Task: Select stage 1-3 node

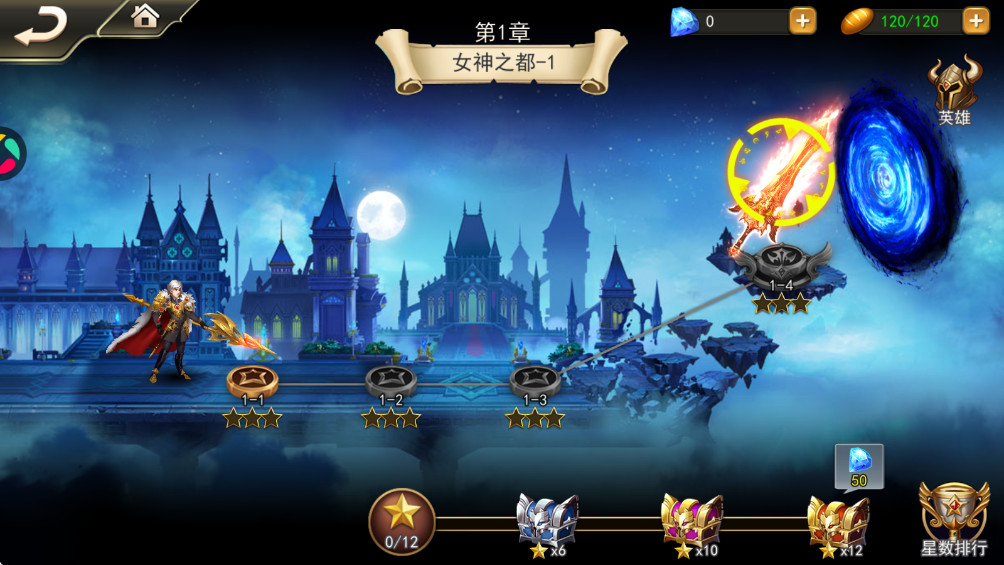Action: coord(534,381)
